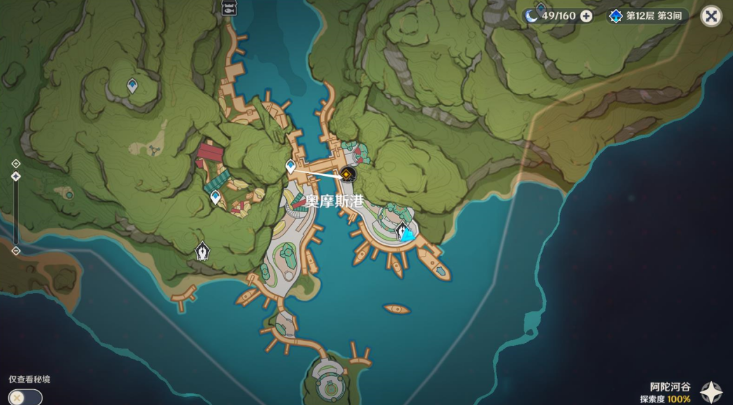Select the teleport waypoint on the northwest hill
This screenshot has width=733, height=405.
click(x=133, y=86)
